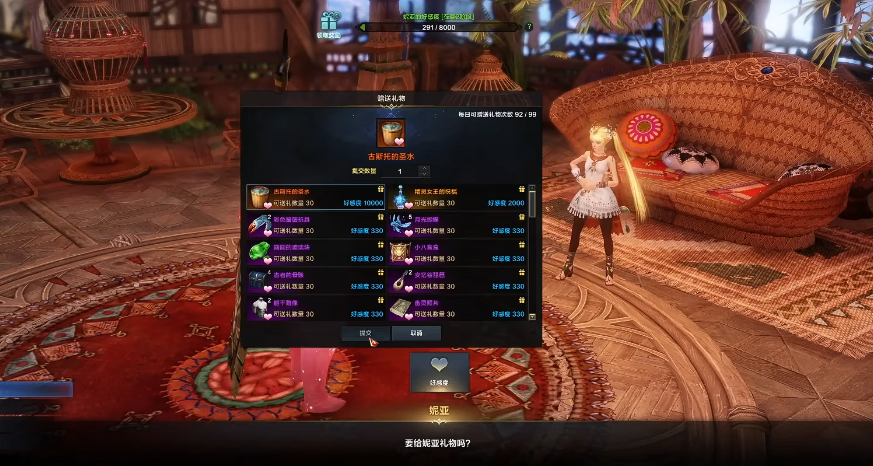Click the gift quantity number field

[399, 172]
